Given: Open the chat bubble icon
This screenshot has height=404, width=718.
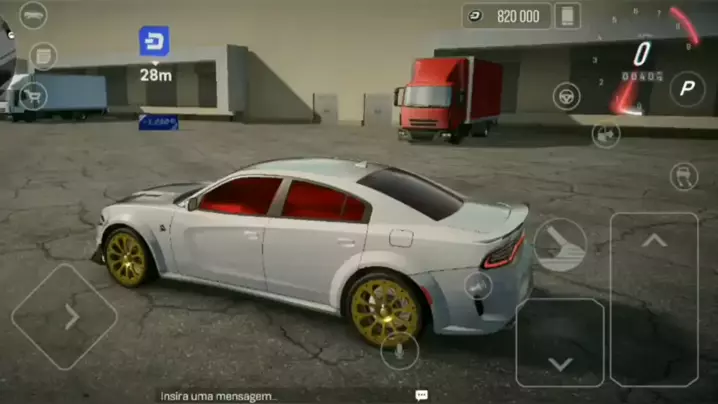Looking at the screenshot, I should click(422, 396).
